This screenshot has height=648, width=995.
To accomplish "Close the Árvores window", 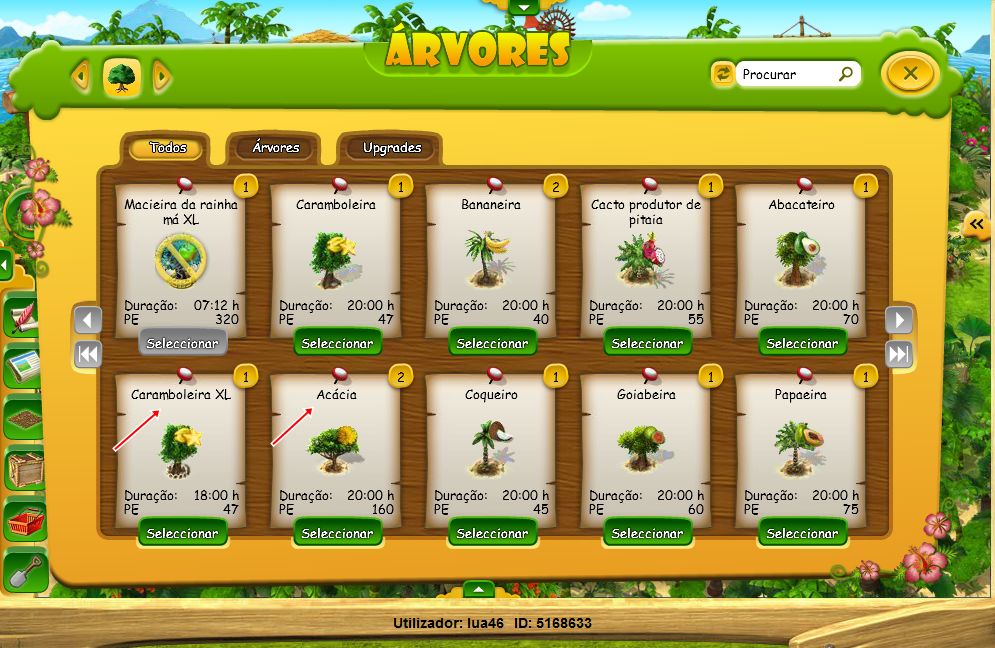I will pyautogui.click(x=909, y=73).
